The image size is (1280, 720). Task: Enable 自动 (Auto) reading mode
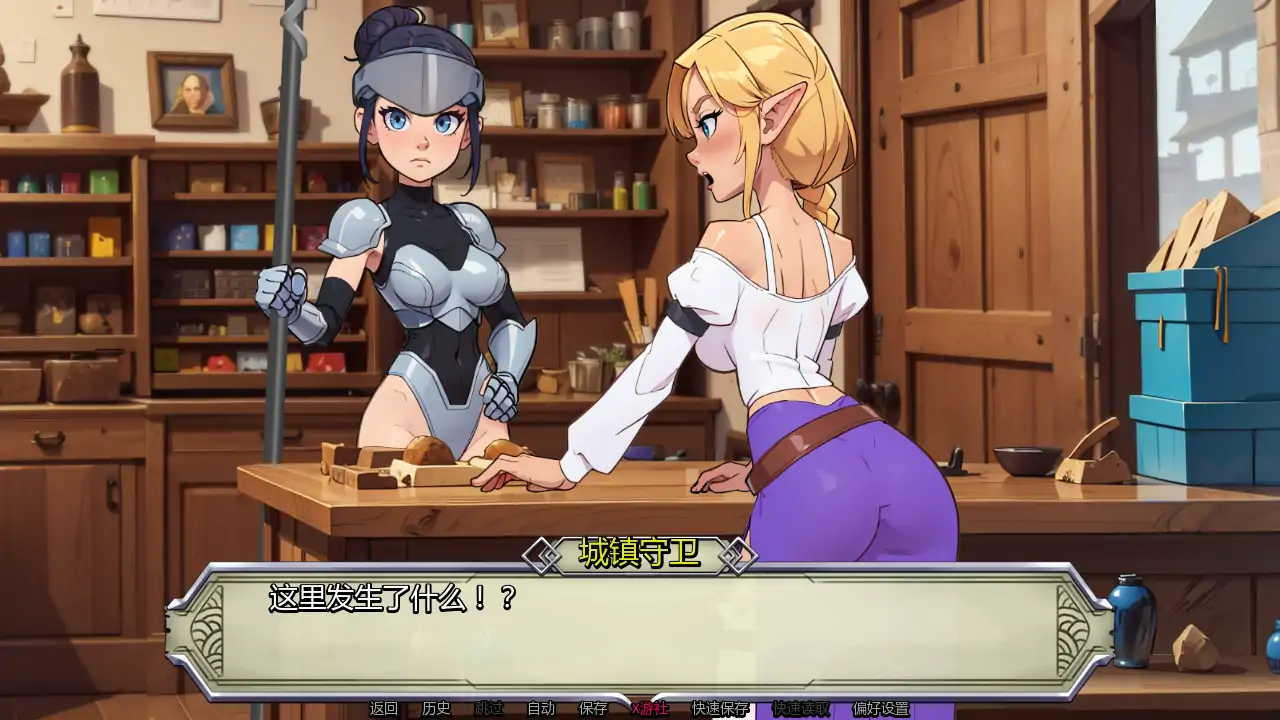click(540, 710)
